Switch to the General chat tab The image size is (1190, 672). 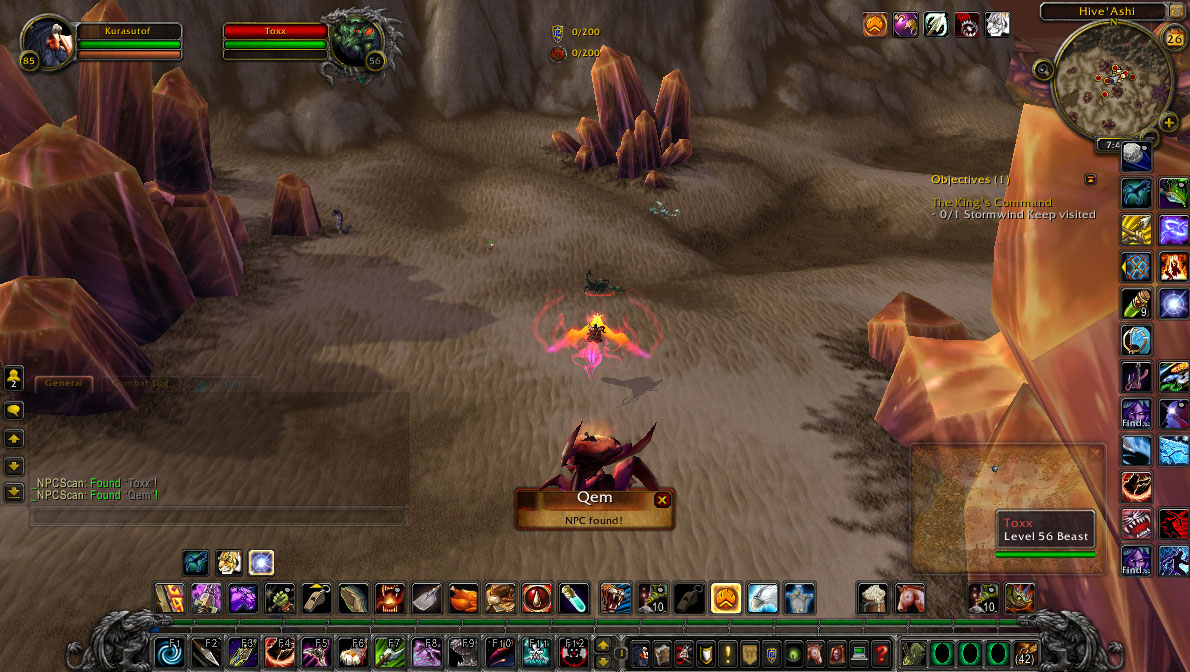[x=64, y=383]
